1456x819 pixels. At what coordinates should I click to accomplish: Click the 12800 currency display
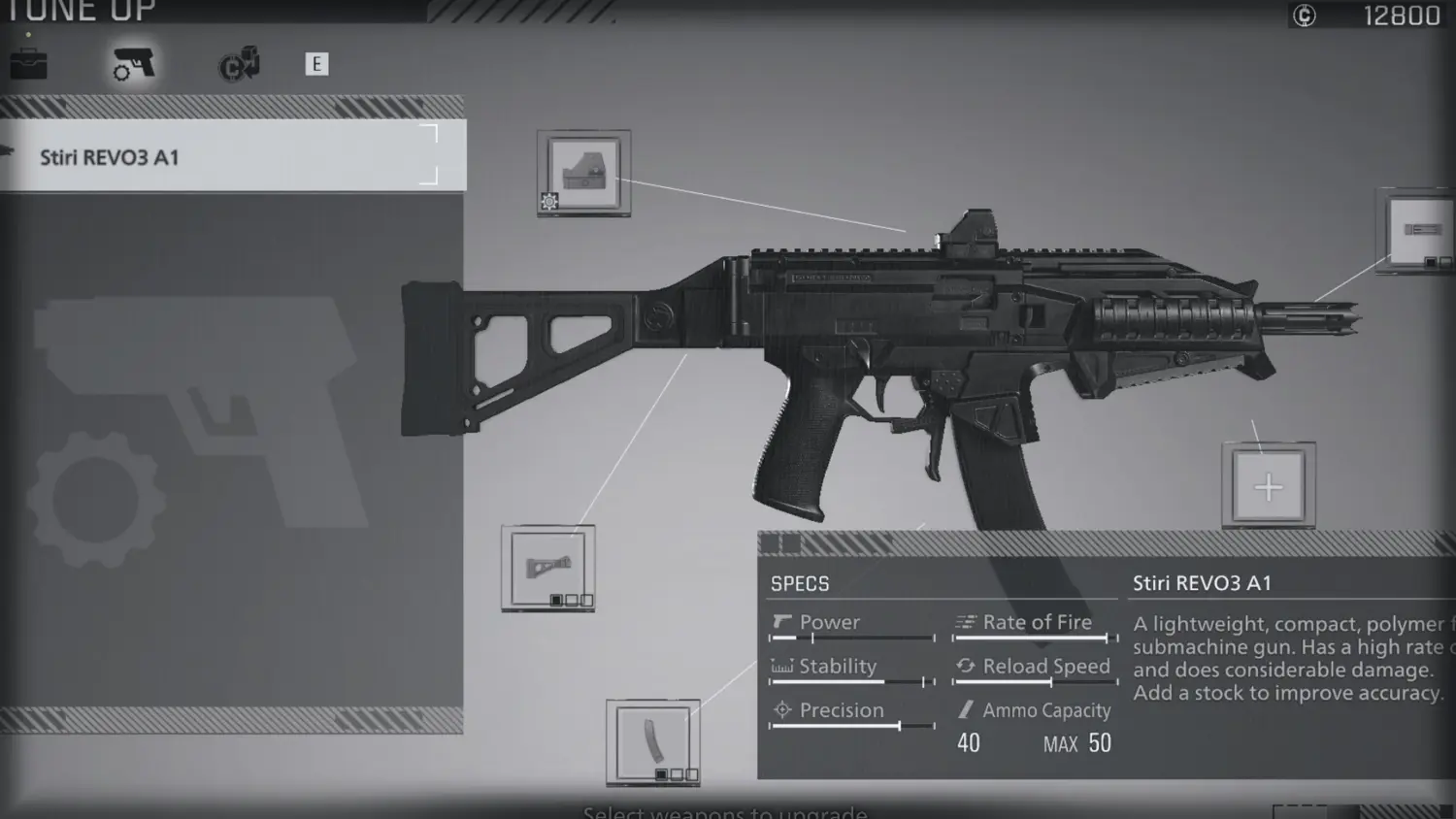1390,16
